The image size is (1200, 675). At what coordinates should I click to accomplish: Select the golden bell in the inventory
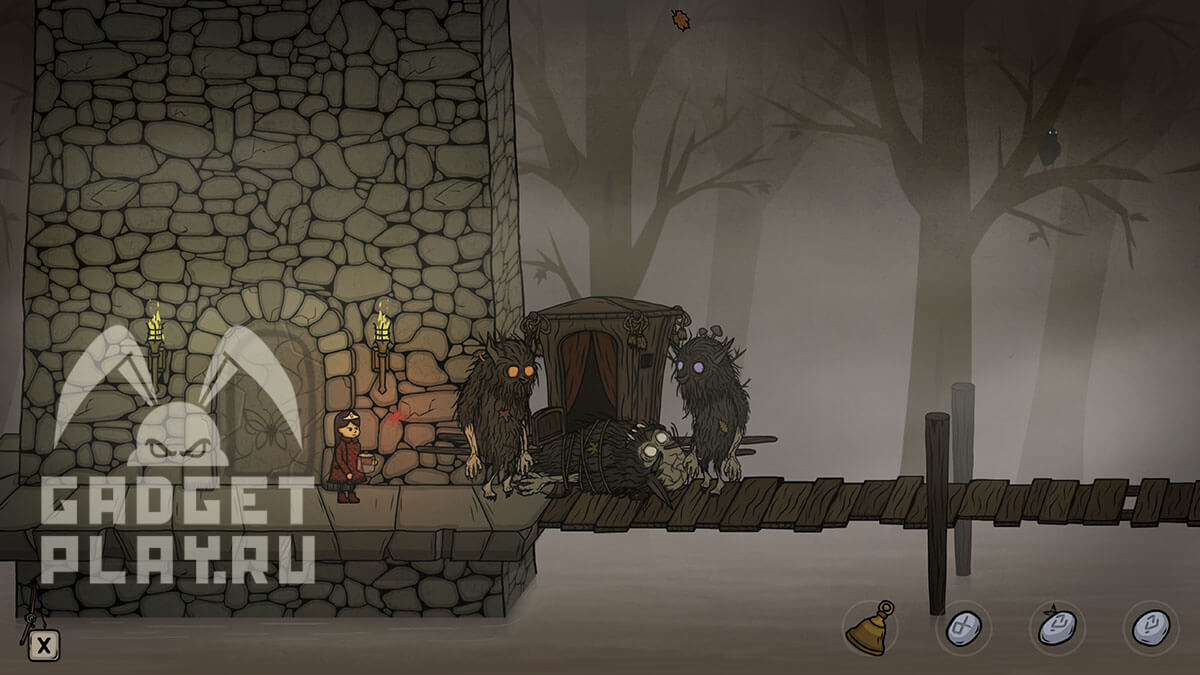point(868,630)
